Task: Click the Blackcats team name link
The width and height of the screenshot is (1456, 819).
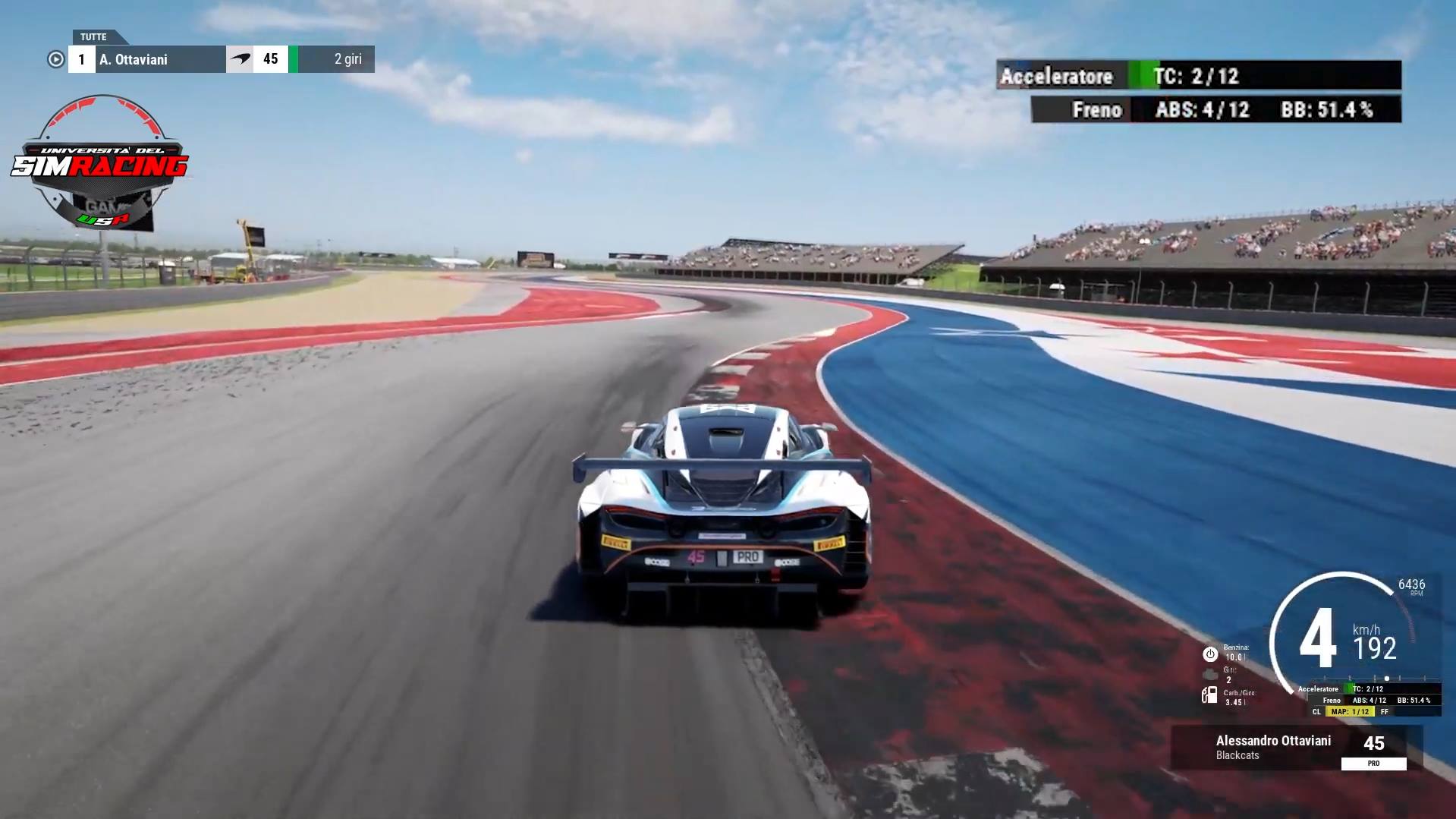Action: (1238, 756)
